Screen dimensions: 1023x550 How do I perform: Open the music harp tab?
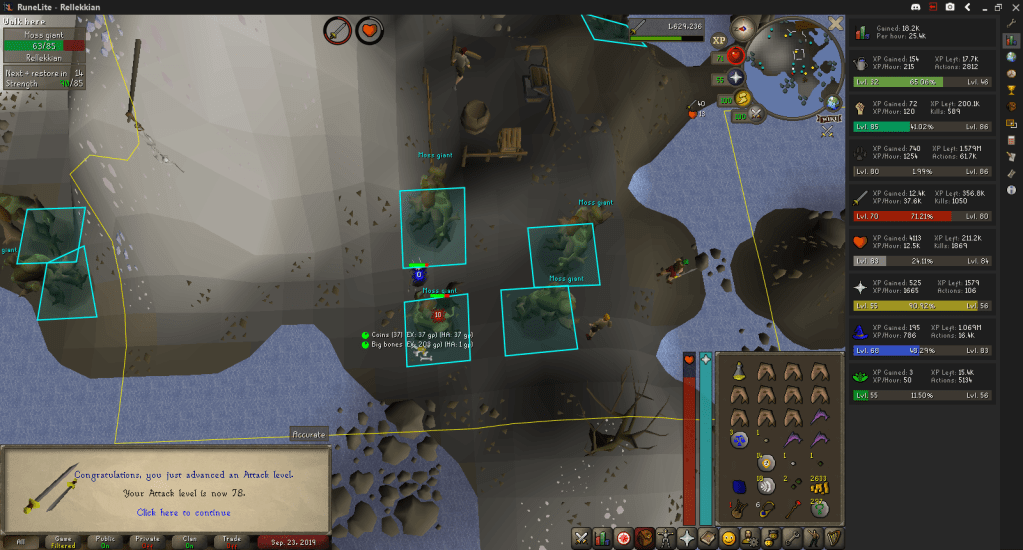(x=831, y=538)
